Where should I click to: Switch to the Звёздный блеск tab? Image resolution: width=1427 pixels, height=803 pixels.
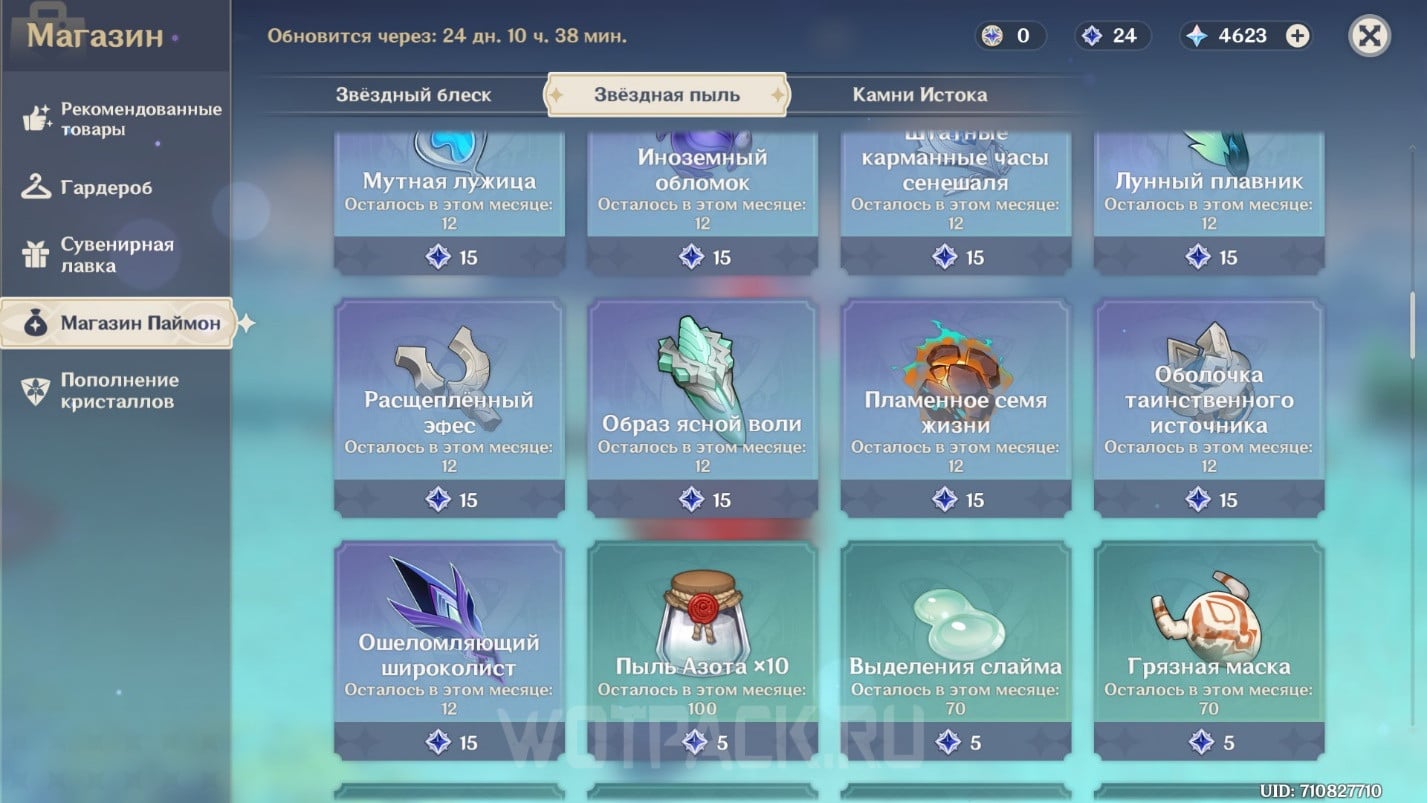click(x=413, y=95)
